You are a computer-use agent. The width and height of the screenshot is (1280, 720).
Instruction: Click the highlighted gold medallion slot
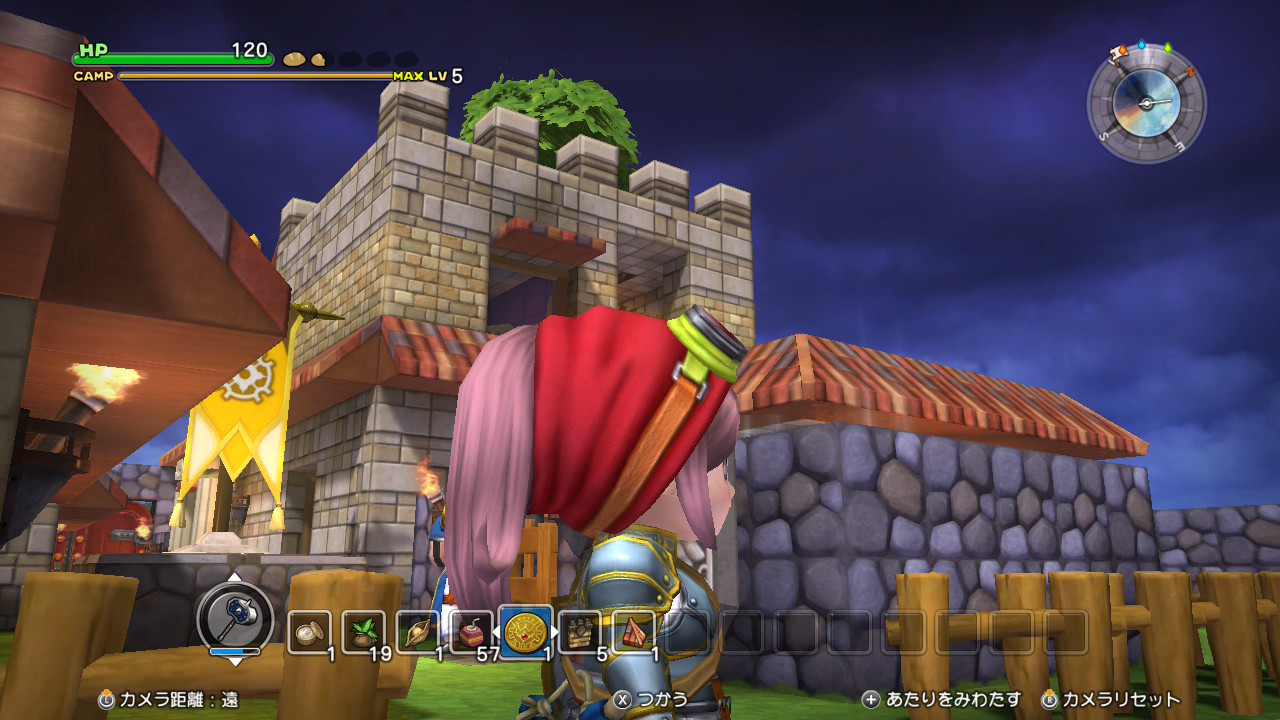point(525,632)
